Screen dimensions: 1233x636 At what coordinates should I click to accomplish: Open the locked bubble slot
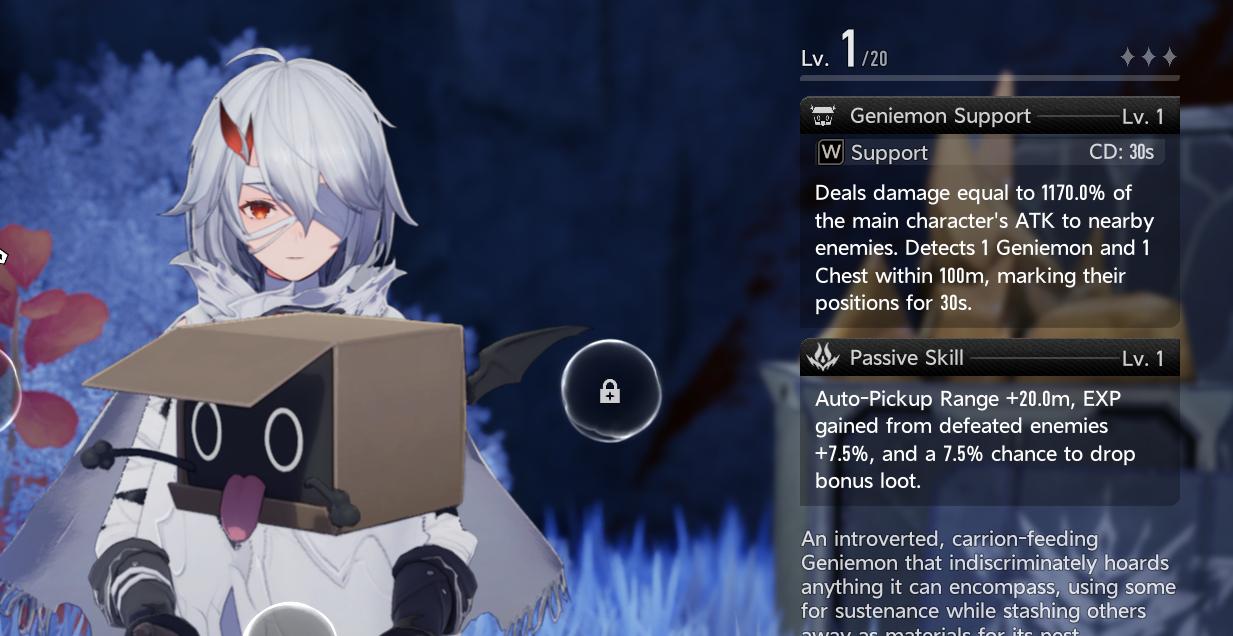(x=610, y=392)
